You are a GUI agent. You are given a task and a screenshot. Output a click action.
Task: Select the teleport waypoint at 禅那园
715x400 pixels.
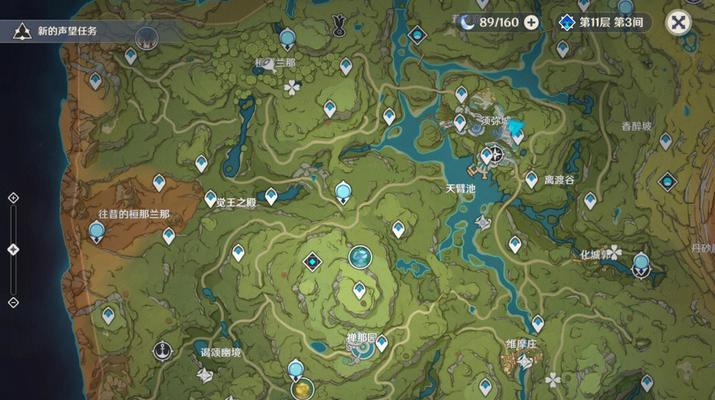382,342
